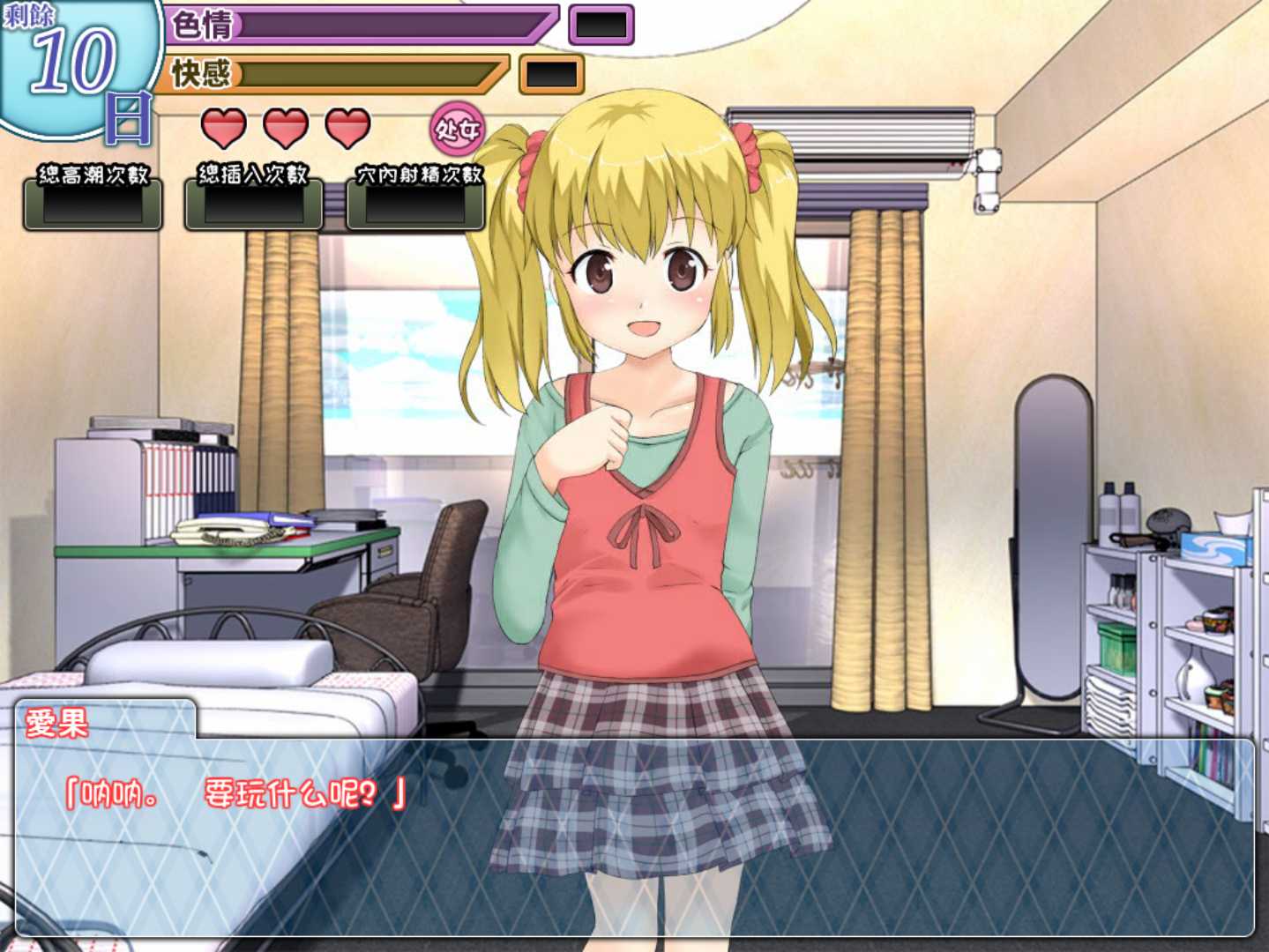Open the 穴內射精次數 counter display
Screen dimensions: 1269x952
(x=414, y=207)
